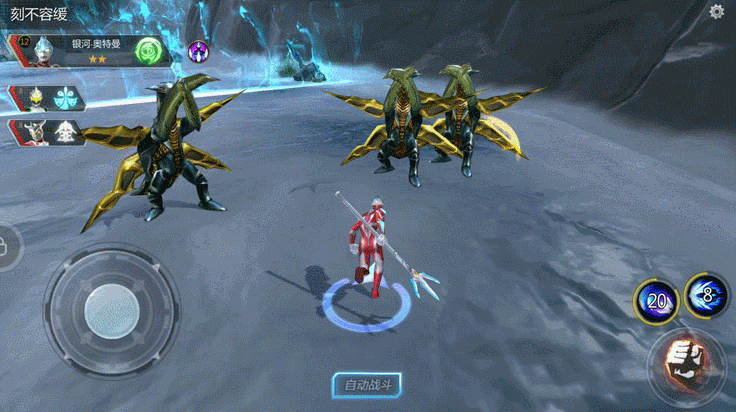Toggle the 自动战斗 auto-battle button
This screenshot has width=736, height=412.
366,385
